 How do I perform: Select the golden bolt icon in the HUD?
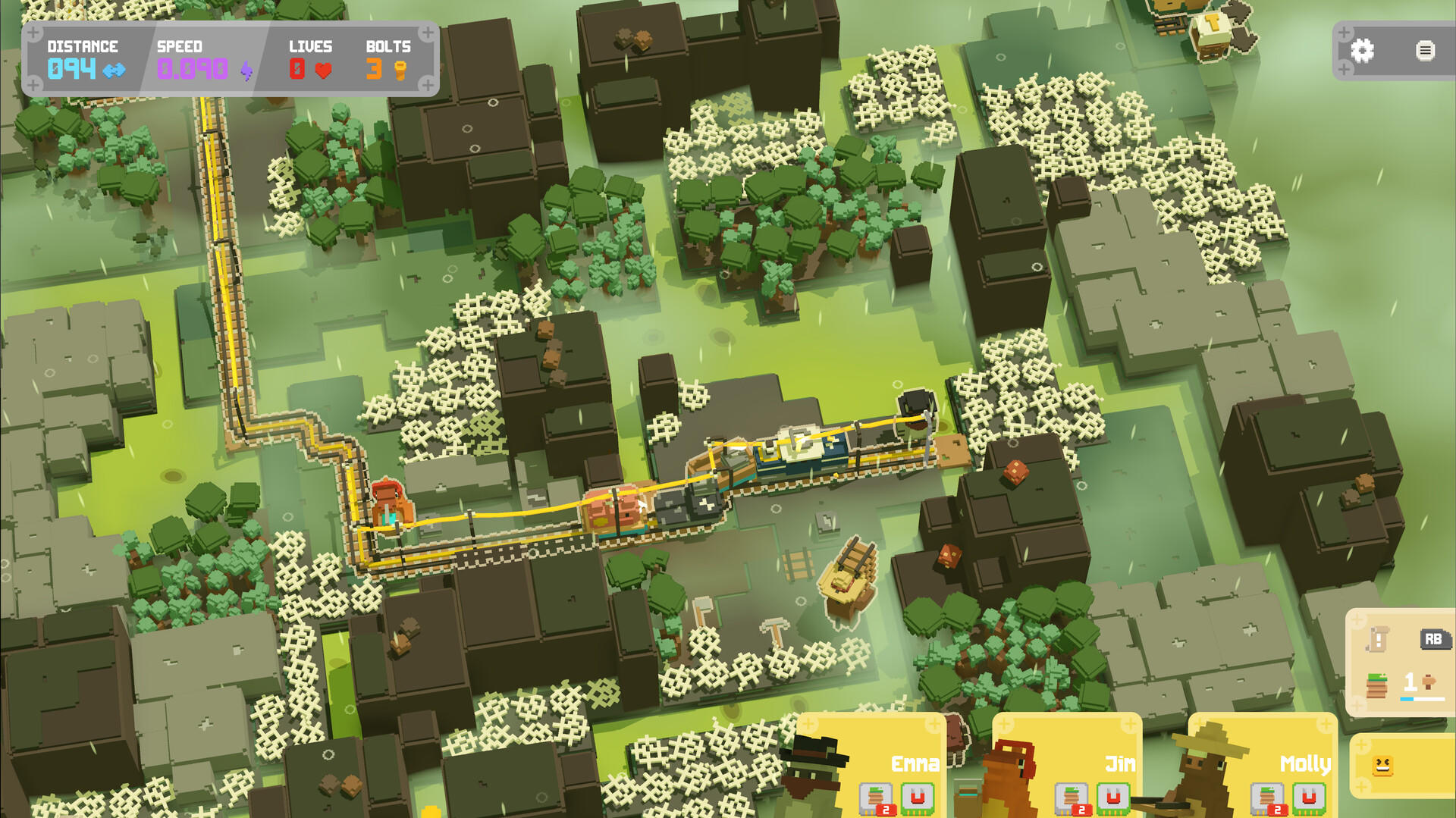pyautogui.click(x=400, y=71)
